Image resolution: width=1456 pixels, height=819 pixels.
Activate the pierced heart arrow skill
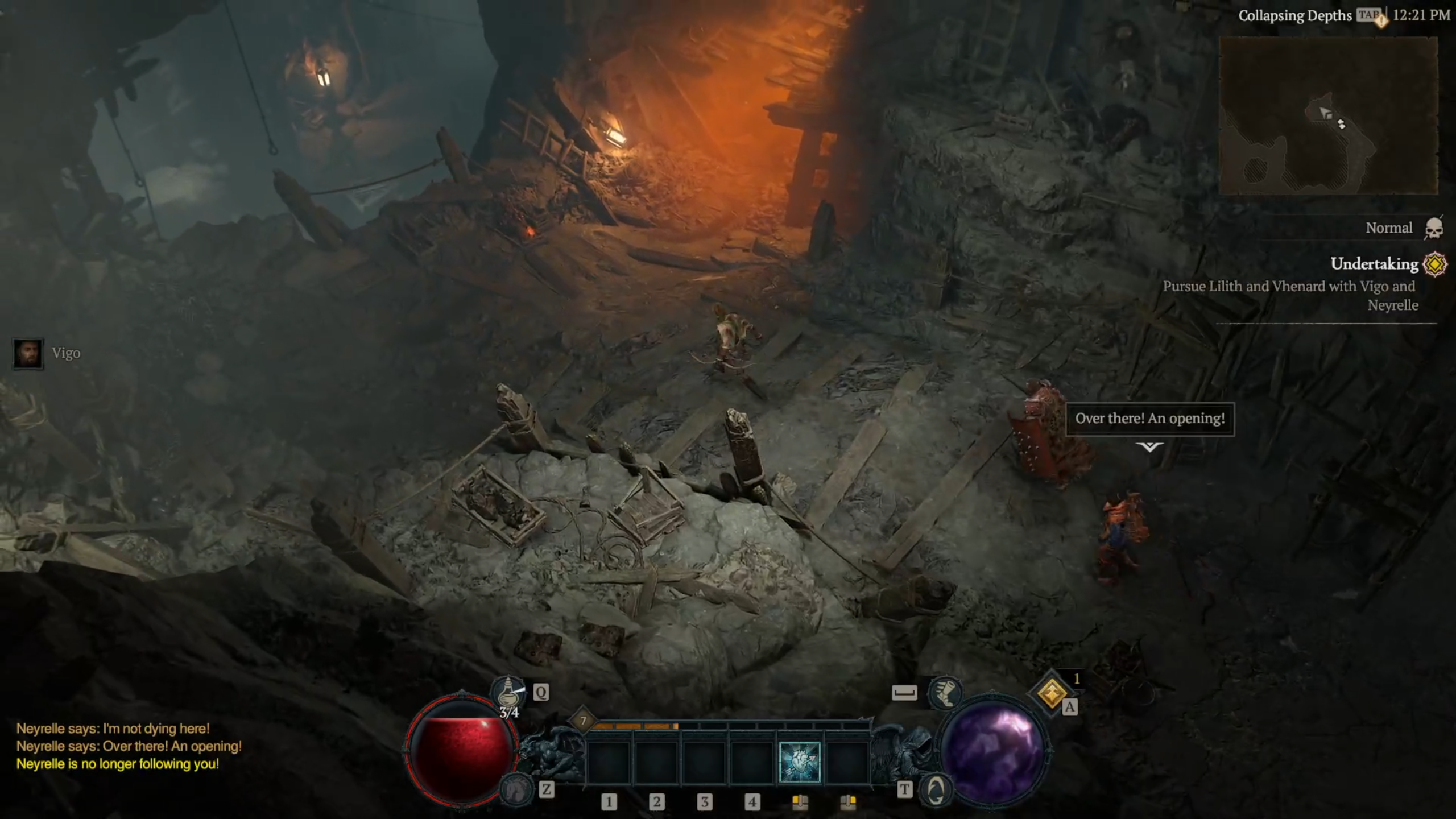(x=799, y=762)
